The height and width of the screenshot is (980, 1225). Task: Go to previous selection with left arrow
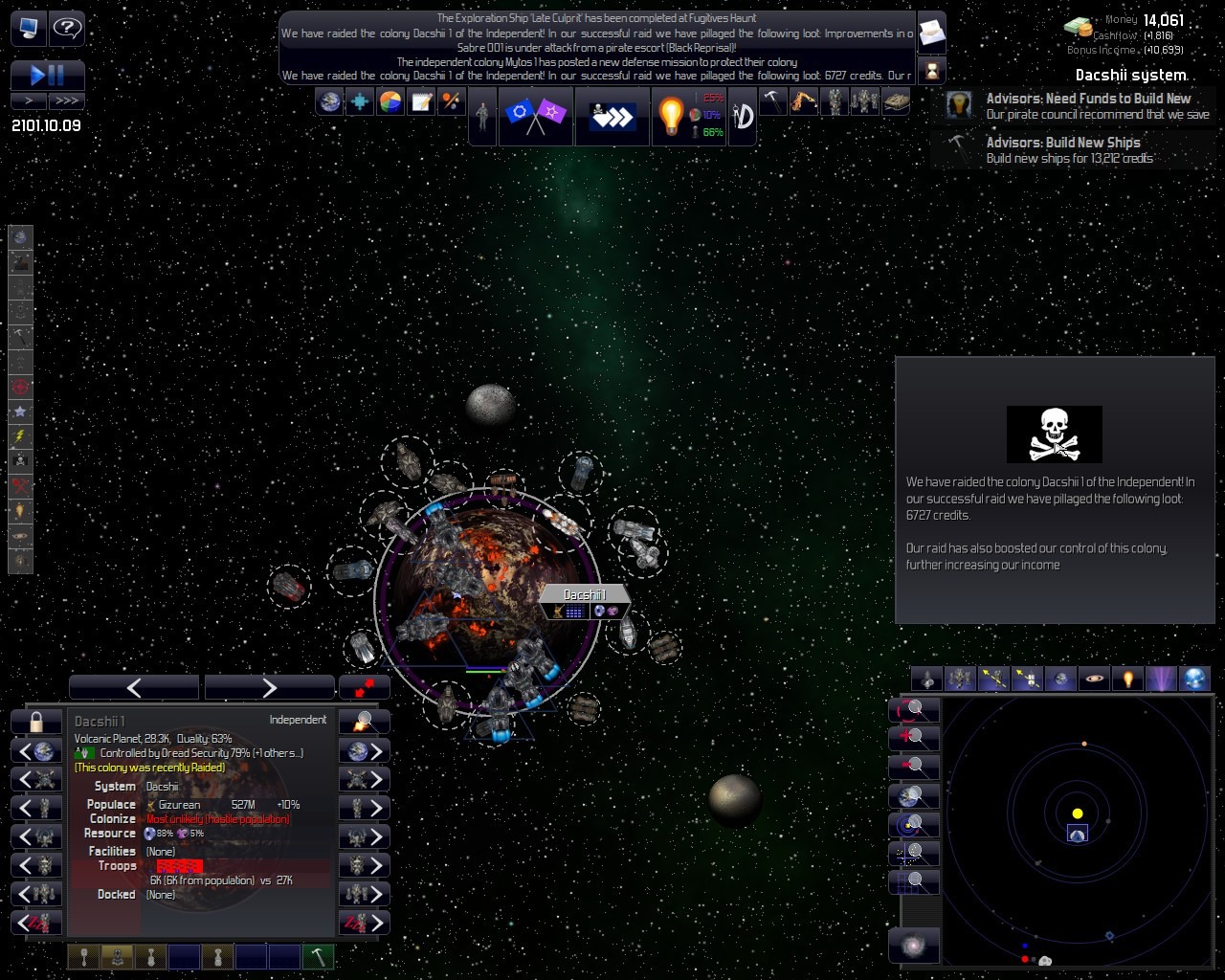(134, 687)
